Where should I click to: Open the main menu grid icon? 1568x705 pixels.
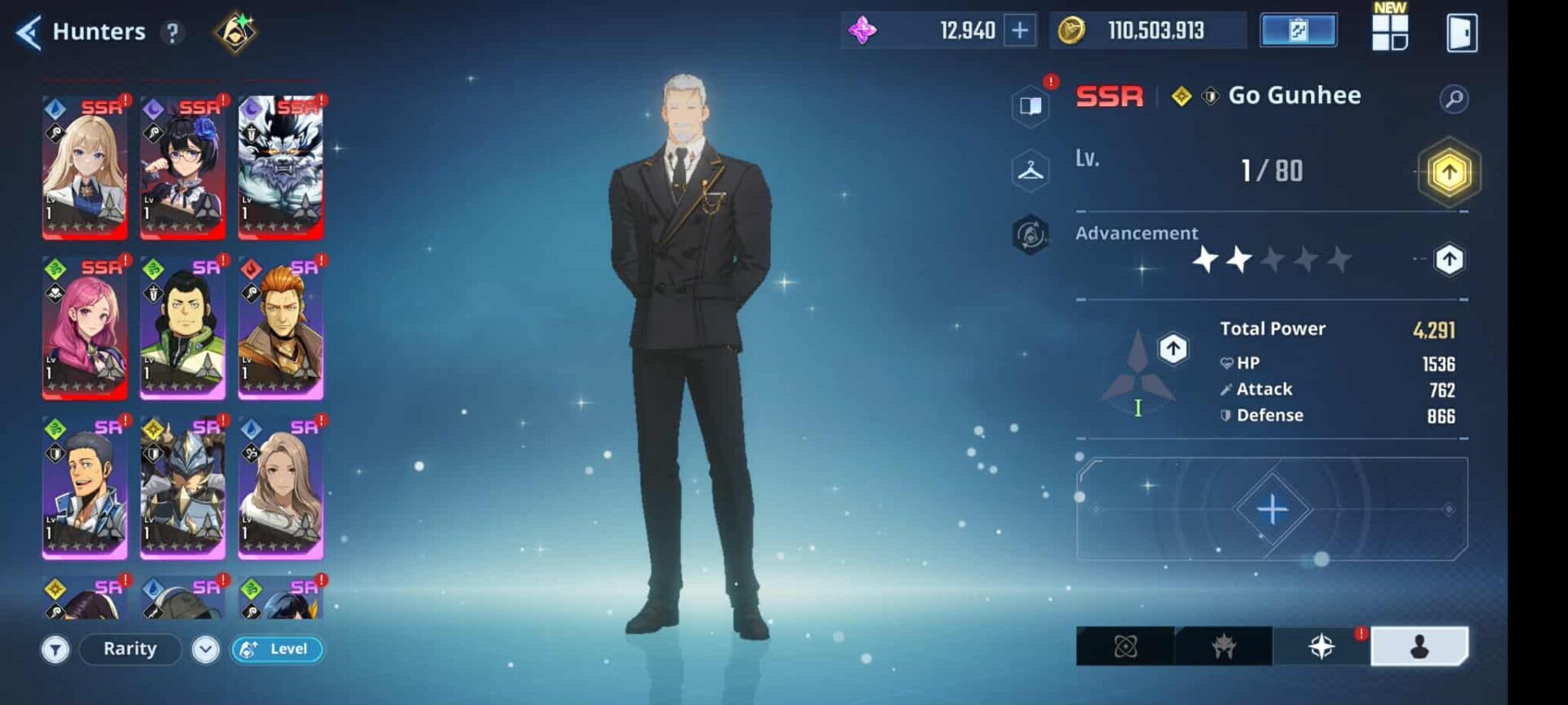(x=1390, y=33)
